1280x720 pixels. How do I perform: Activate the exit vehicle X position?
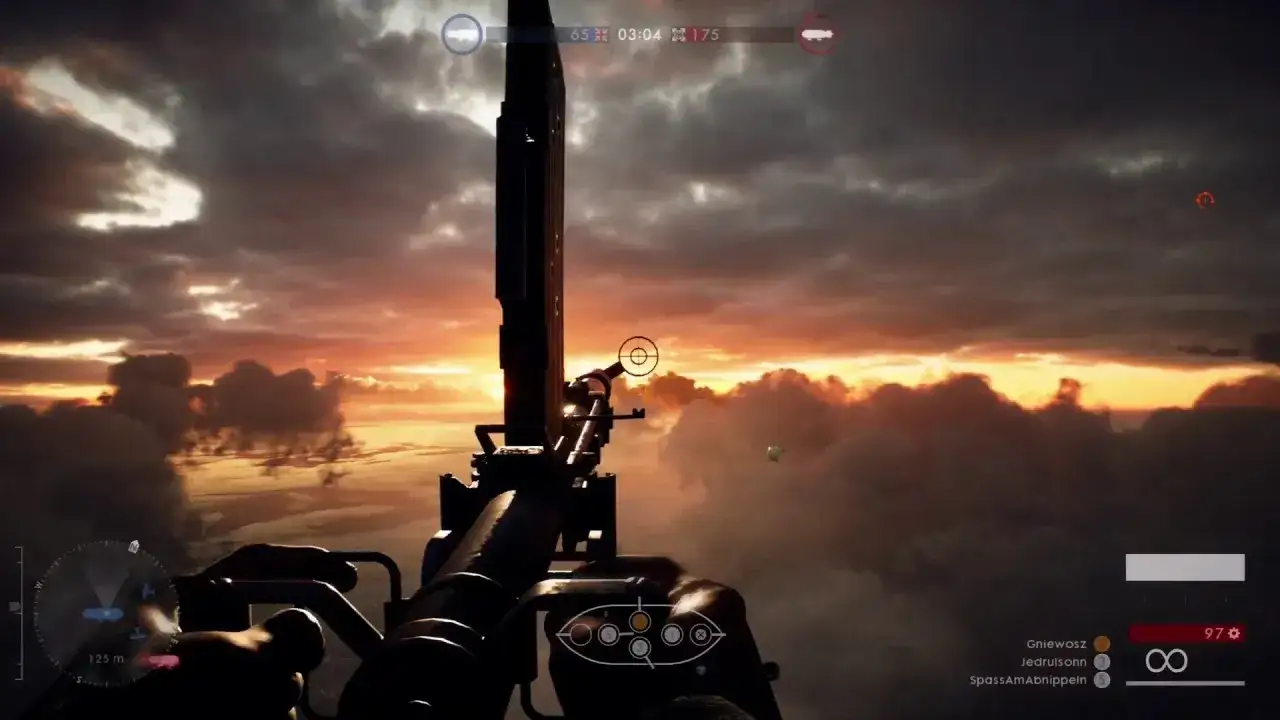click(x=701, y=634)
